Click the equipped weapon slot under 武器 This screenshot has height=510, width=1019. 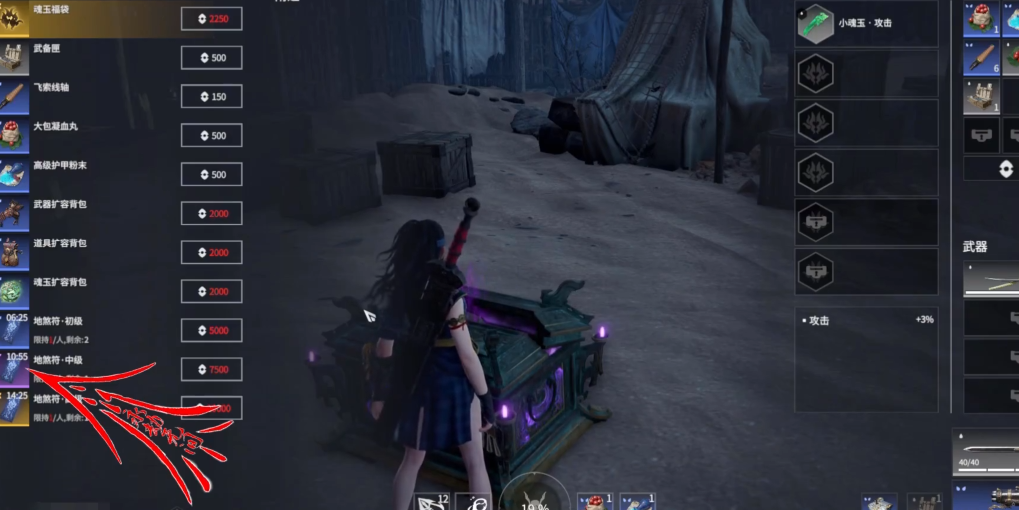click(991, 280)
